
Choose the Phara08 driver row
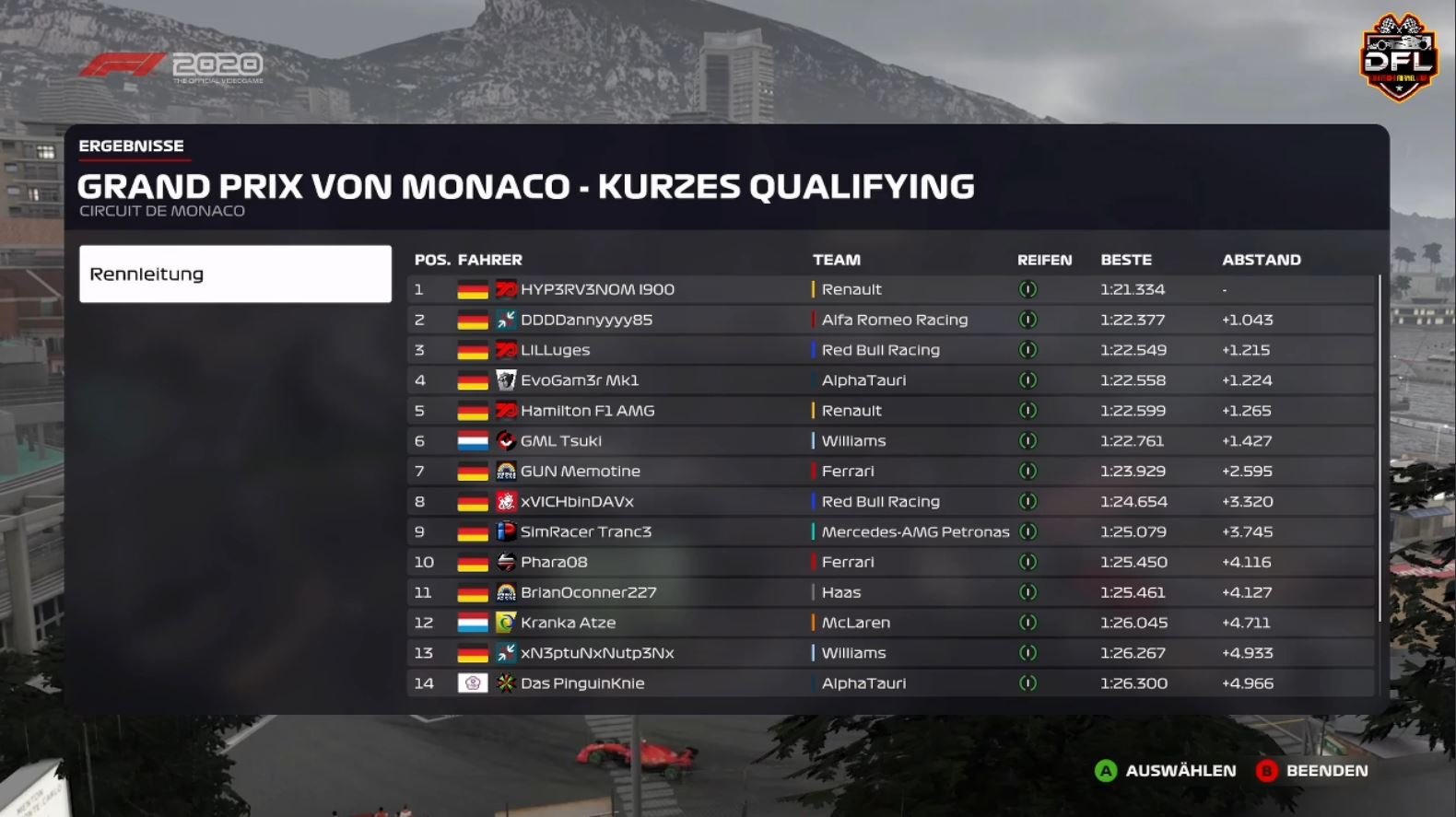click(553, 562)
